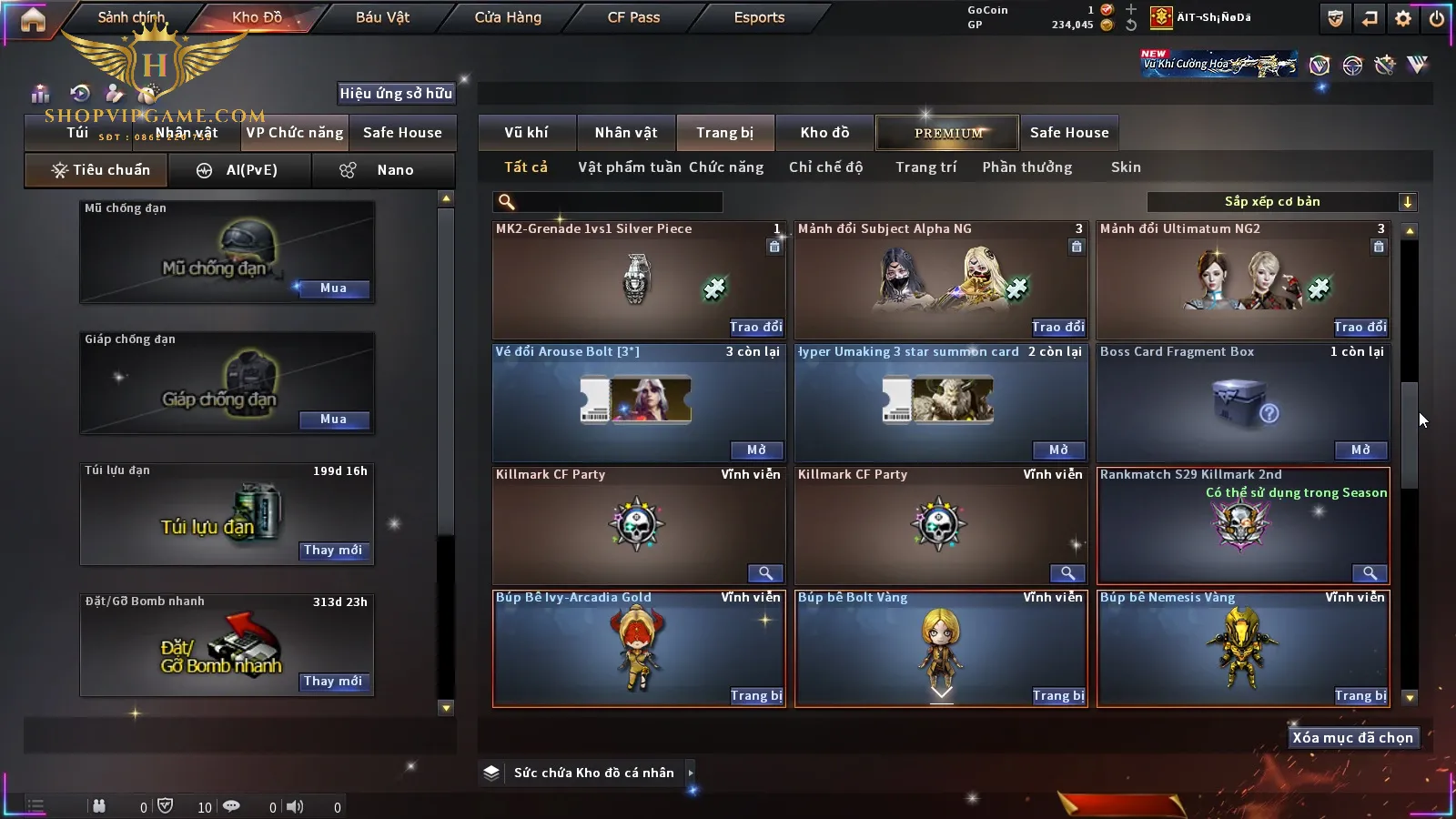This screenshot has width=1456, height=819.
Task: Go to the Báu Vật menu
Action: coord(382,17)
